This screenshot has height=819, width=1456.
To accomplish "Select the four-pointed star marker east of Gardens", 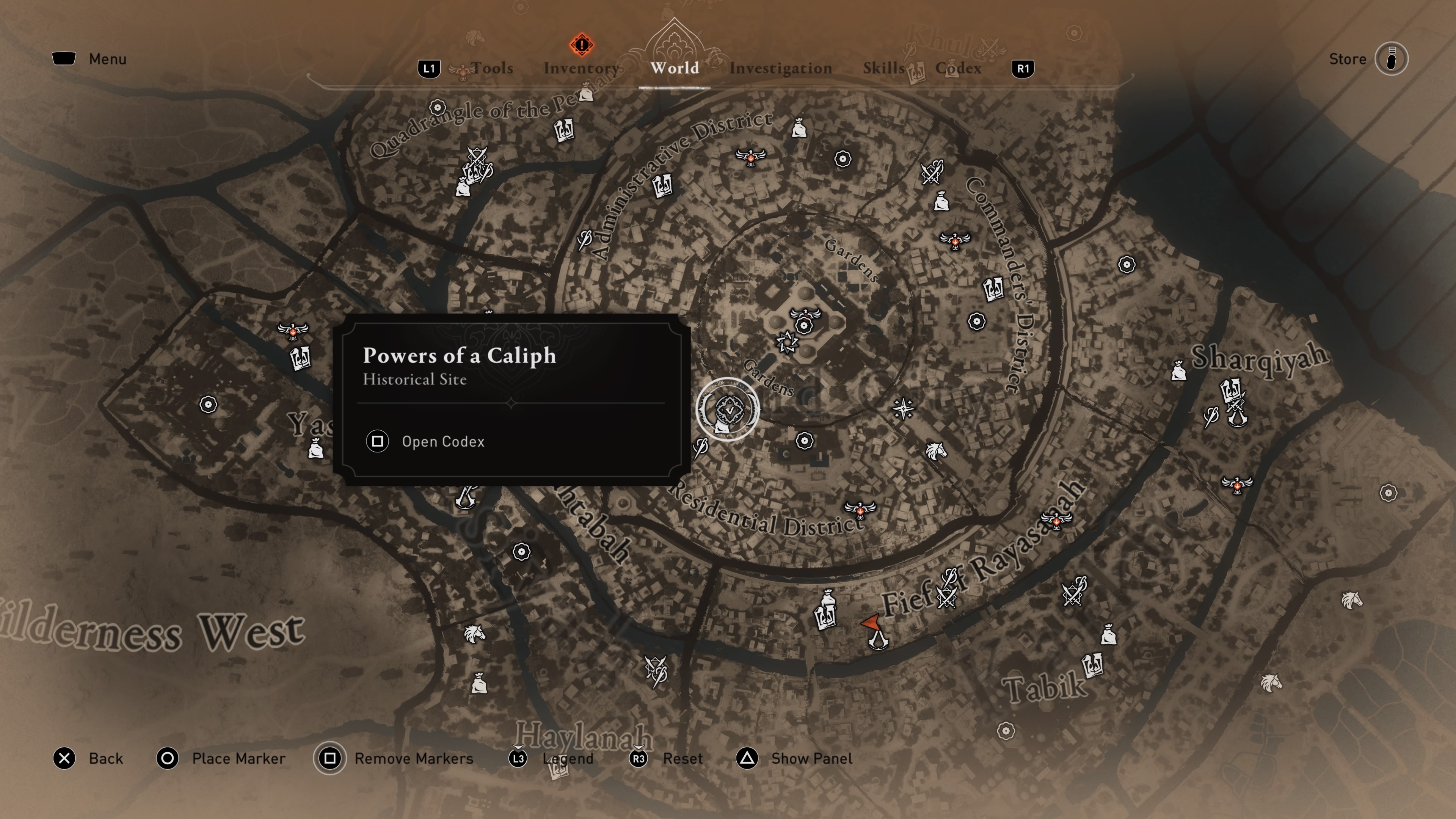I will [x=903, y=409].
